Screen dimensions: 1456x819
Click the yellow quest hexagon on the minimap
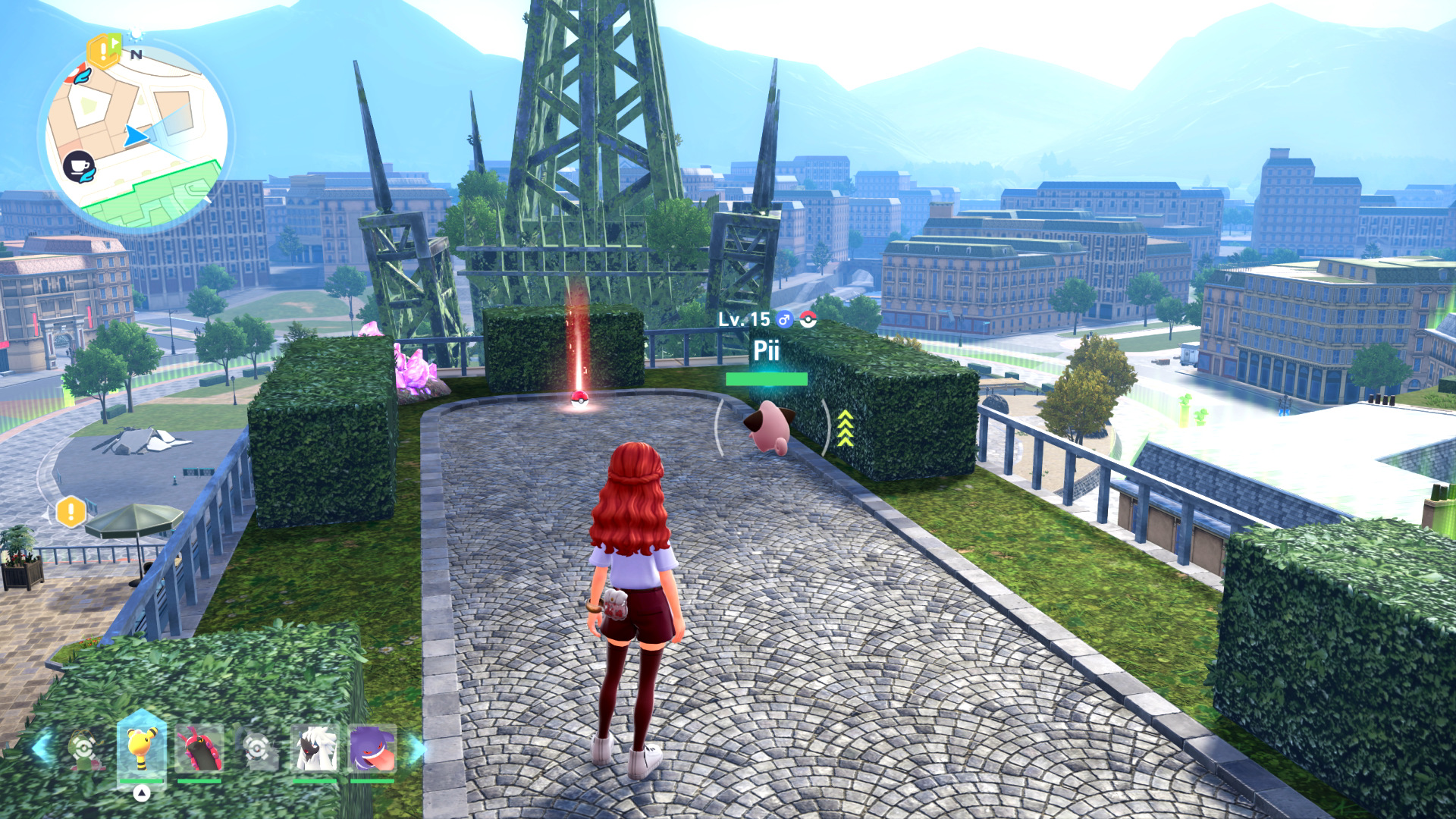coord(103,51)
